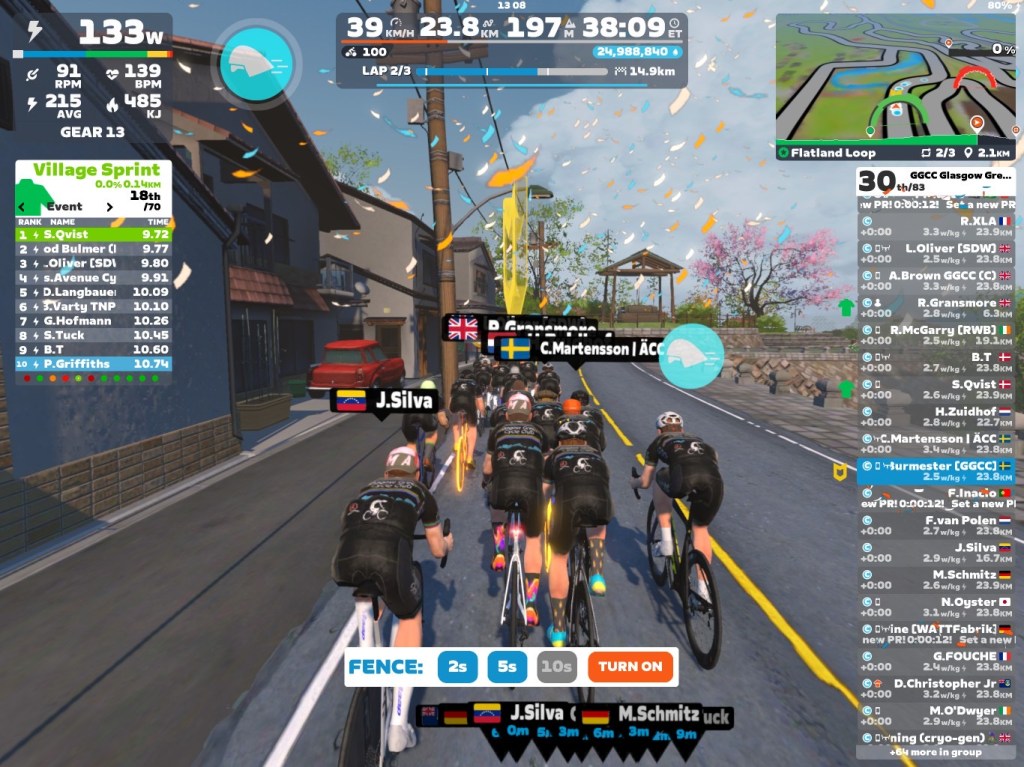
Task: Select A.Brown GGCC (C) rider row
Action: (x=936, y=280)
